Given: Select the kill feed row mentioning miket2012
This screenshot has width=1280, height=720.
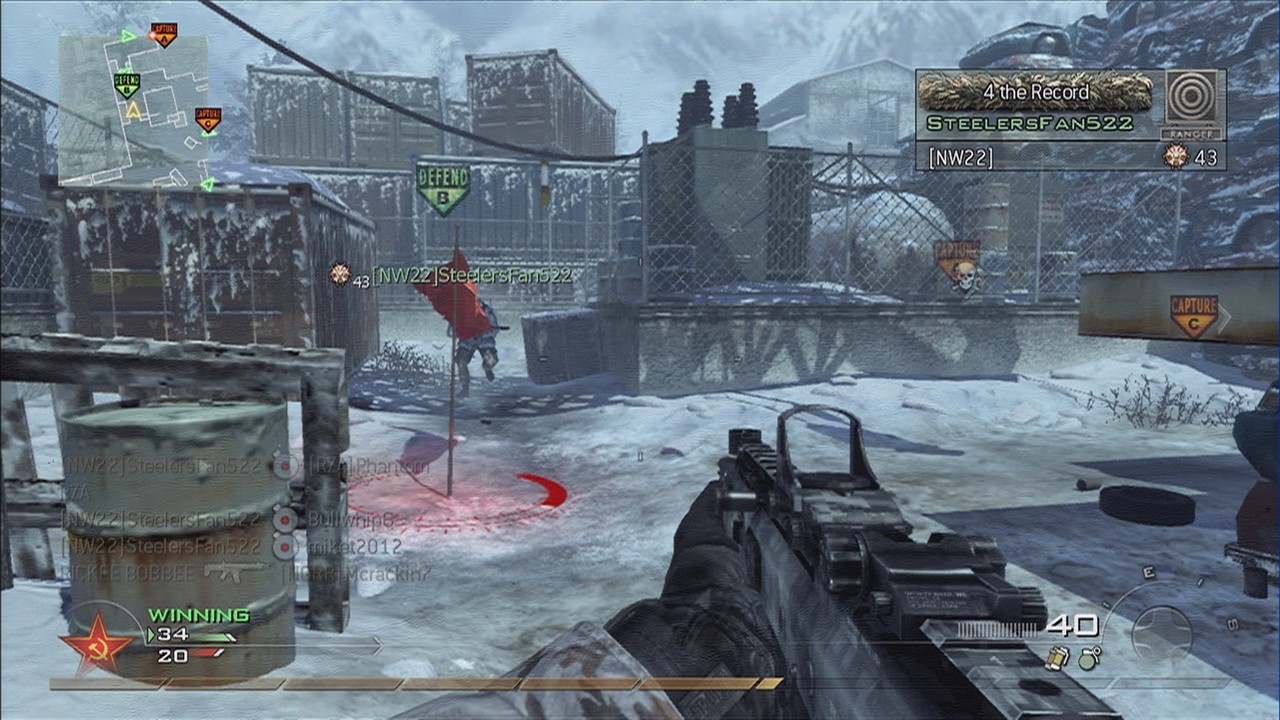Looking at the screenshot, I should pos(232,546).
